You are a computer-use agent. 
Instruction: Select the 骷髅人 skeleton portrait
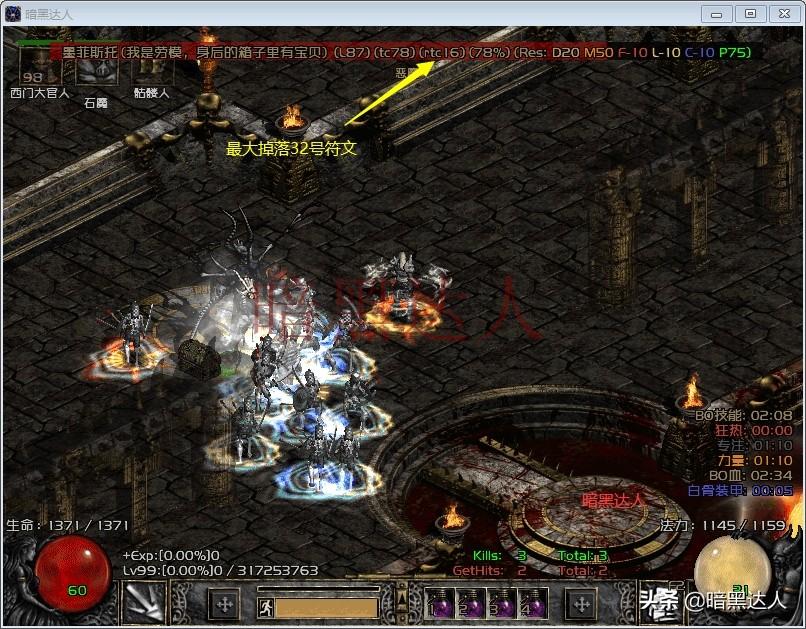[150, 68]
